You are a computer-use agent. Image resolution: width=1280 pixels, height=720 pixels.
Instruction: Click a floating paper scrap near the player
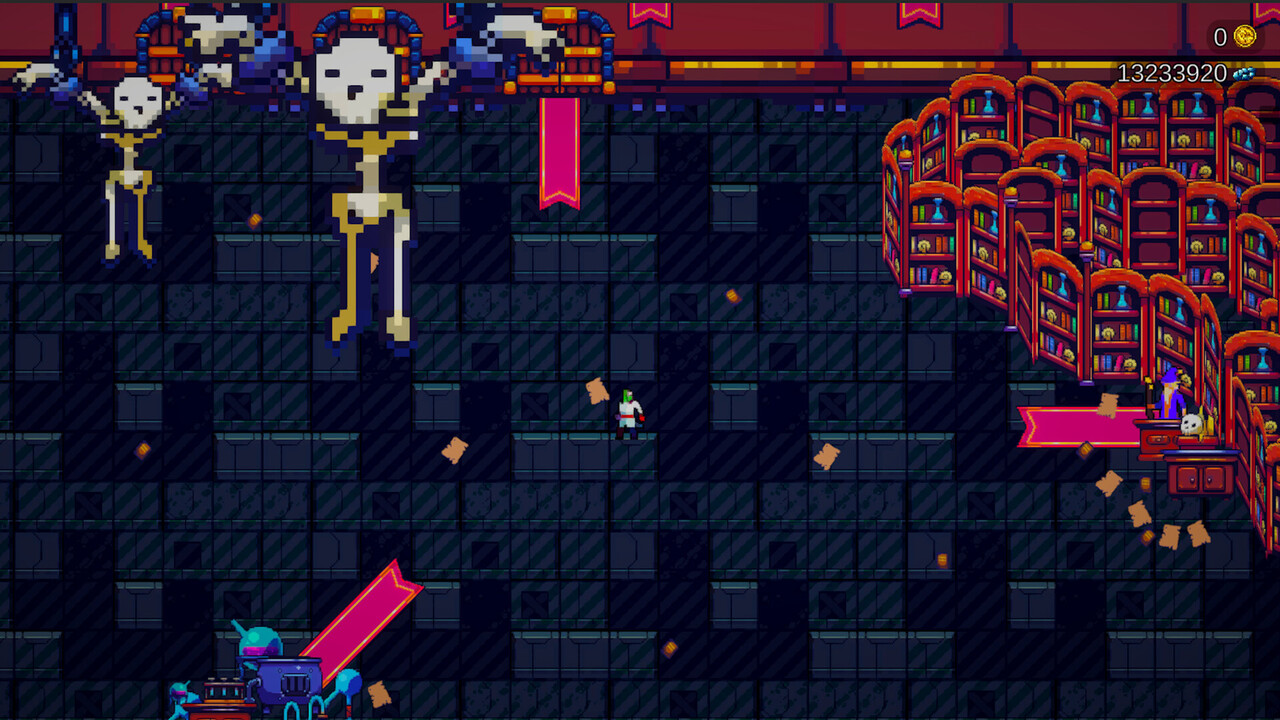596,390
